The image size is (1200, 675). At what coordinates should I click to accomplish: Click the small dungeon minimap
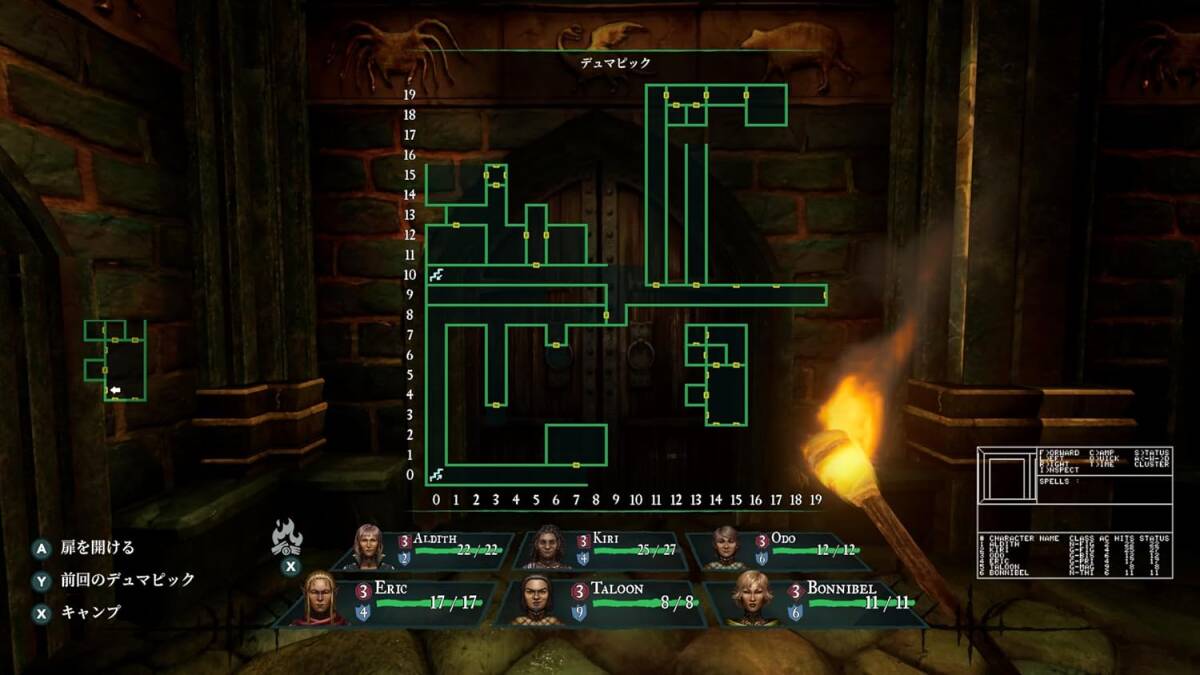click(x=115, y=360)
